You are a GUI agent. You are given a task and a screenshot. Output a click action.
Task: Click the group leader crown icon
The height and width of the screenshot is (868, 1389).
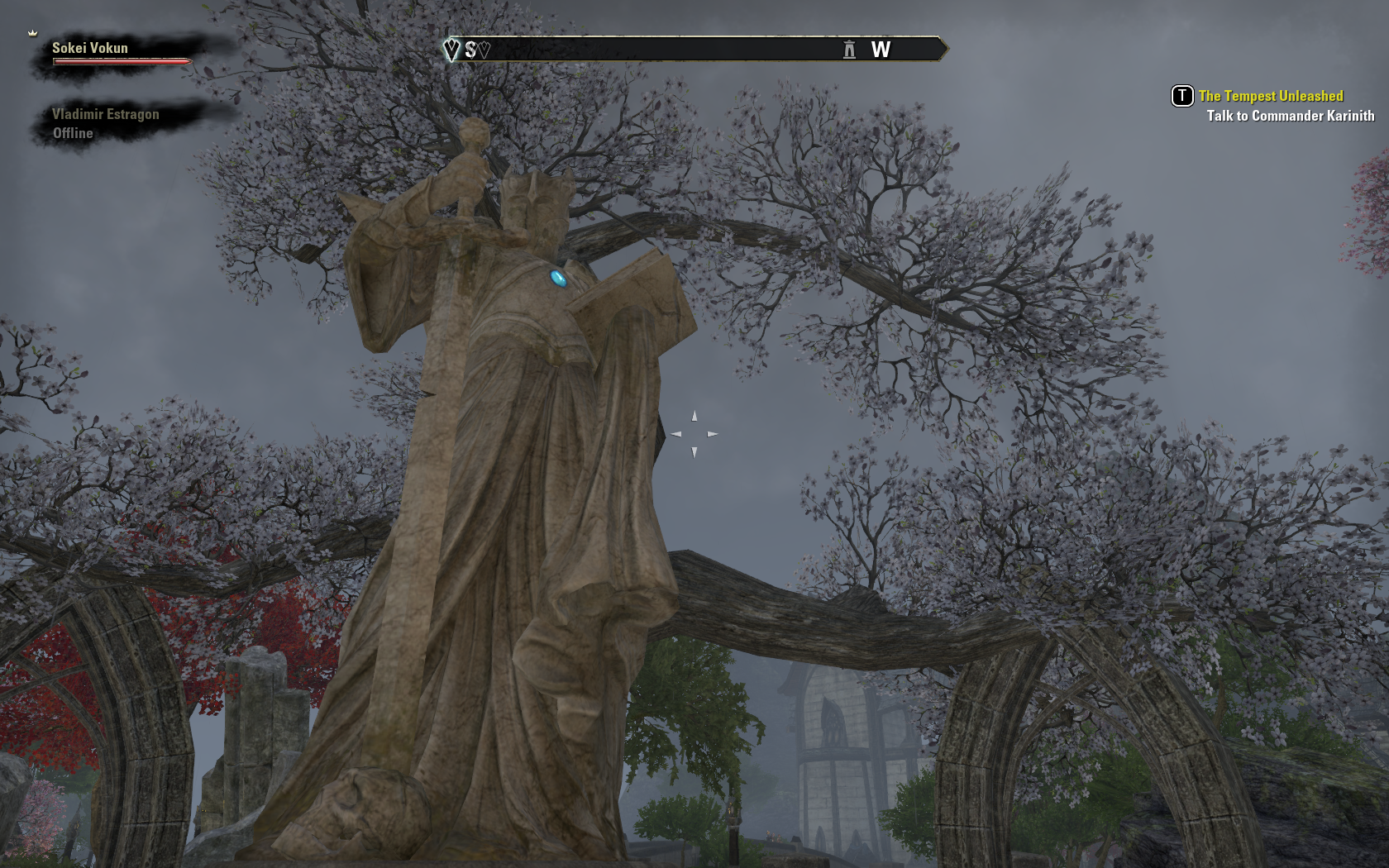33,33
